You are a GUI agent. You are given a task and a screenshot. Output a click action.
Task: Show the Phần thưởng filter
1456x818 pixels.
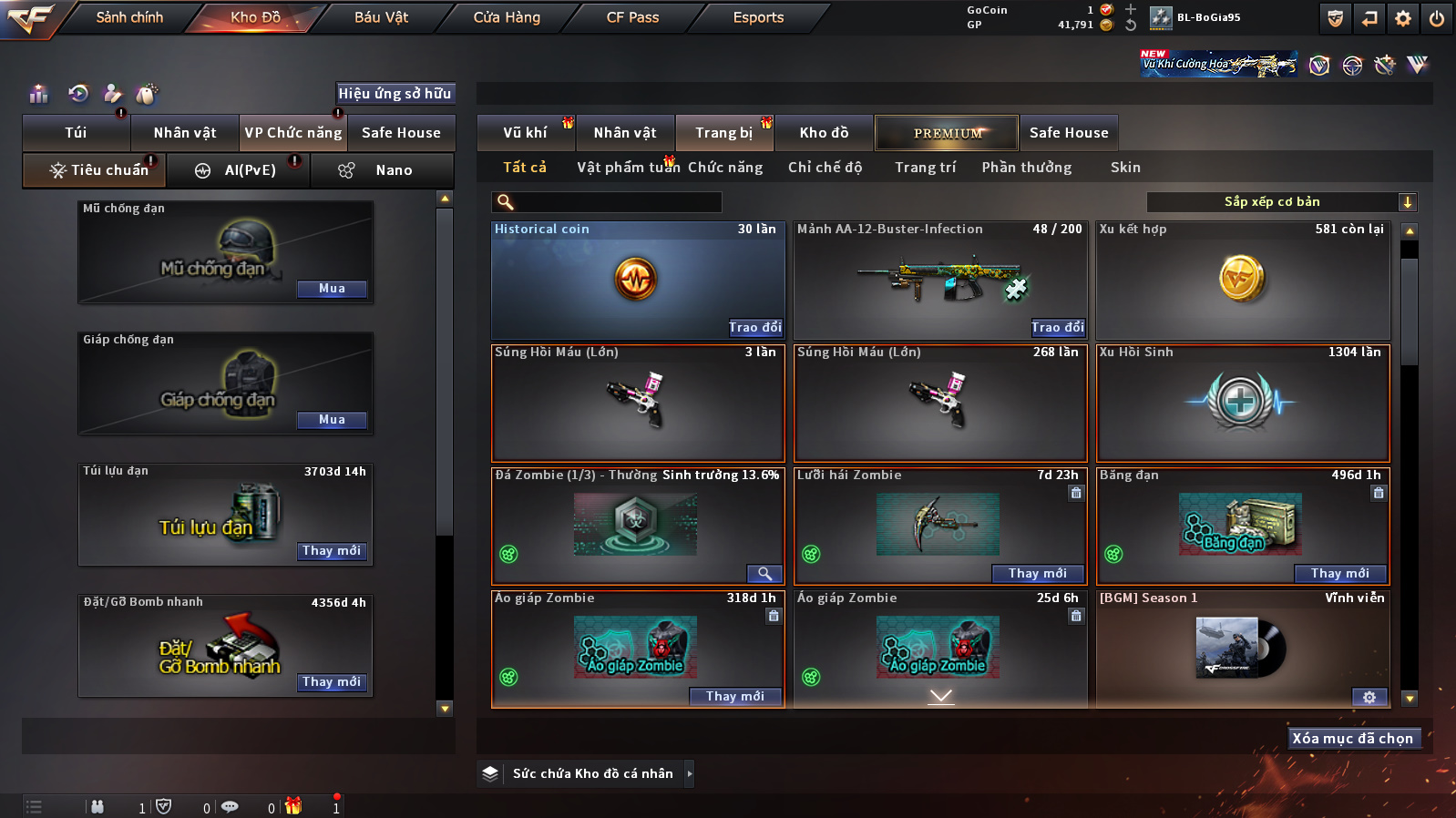pos(1026,168)
